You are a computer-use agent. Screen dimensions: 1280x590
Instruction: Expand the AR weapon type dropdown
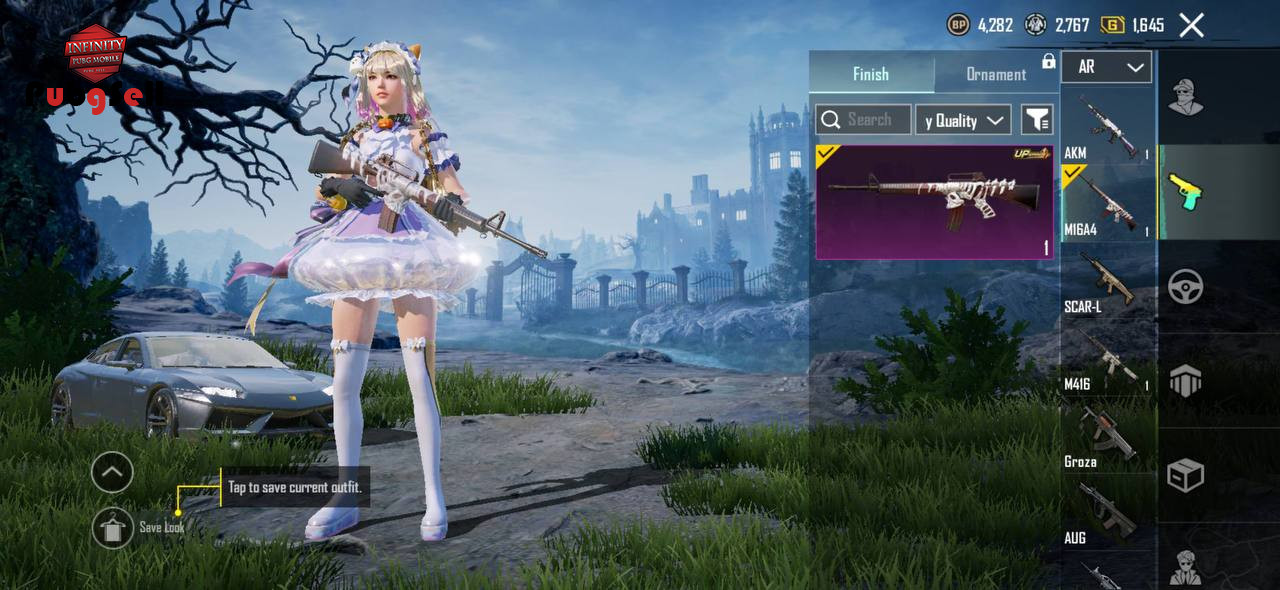coord(1107,67)
